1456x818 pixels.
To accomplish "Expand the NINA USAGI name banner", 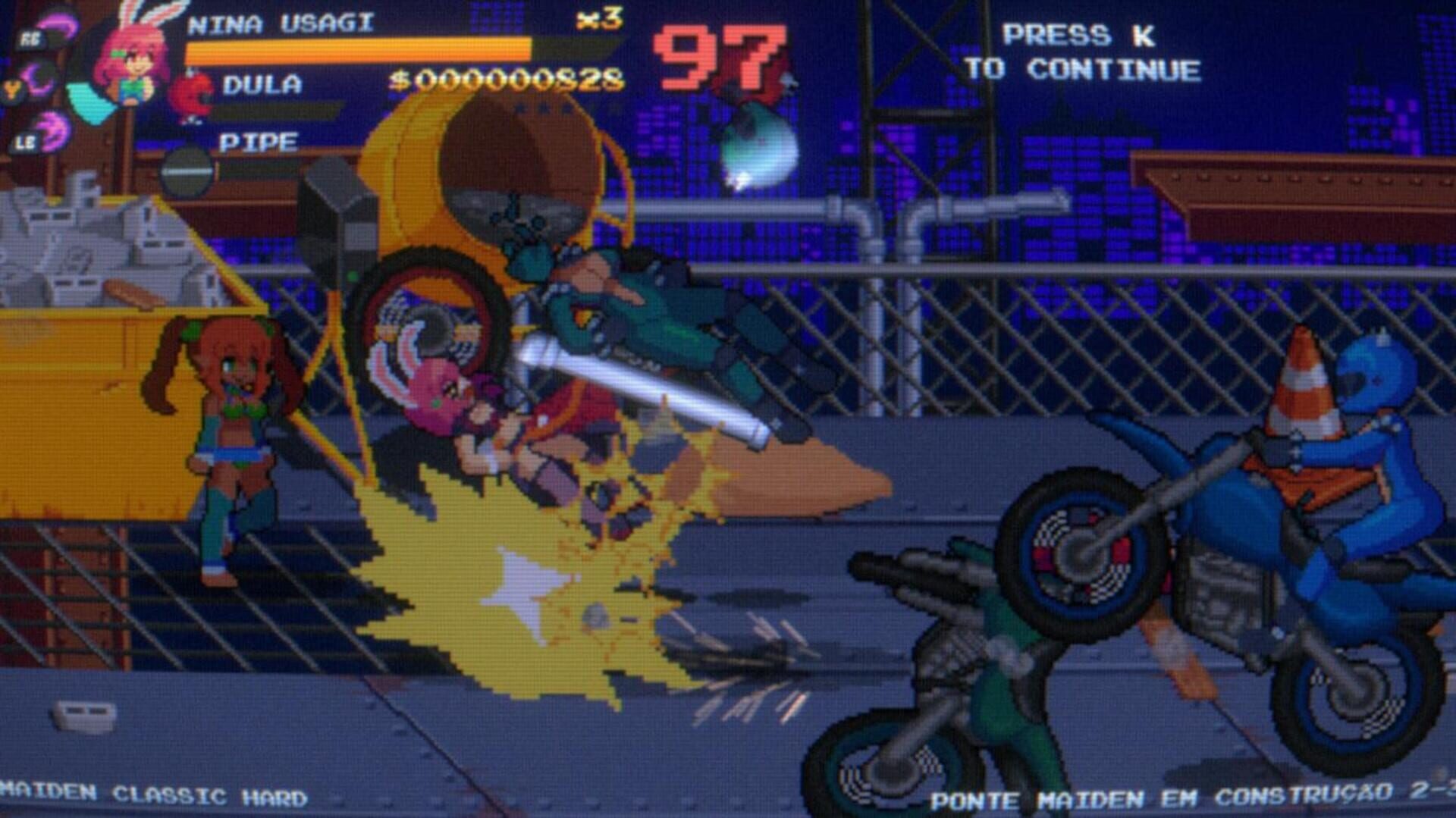I will [x=281, y=21].
